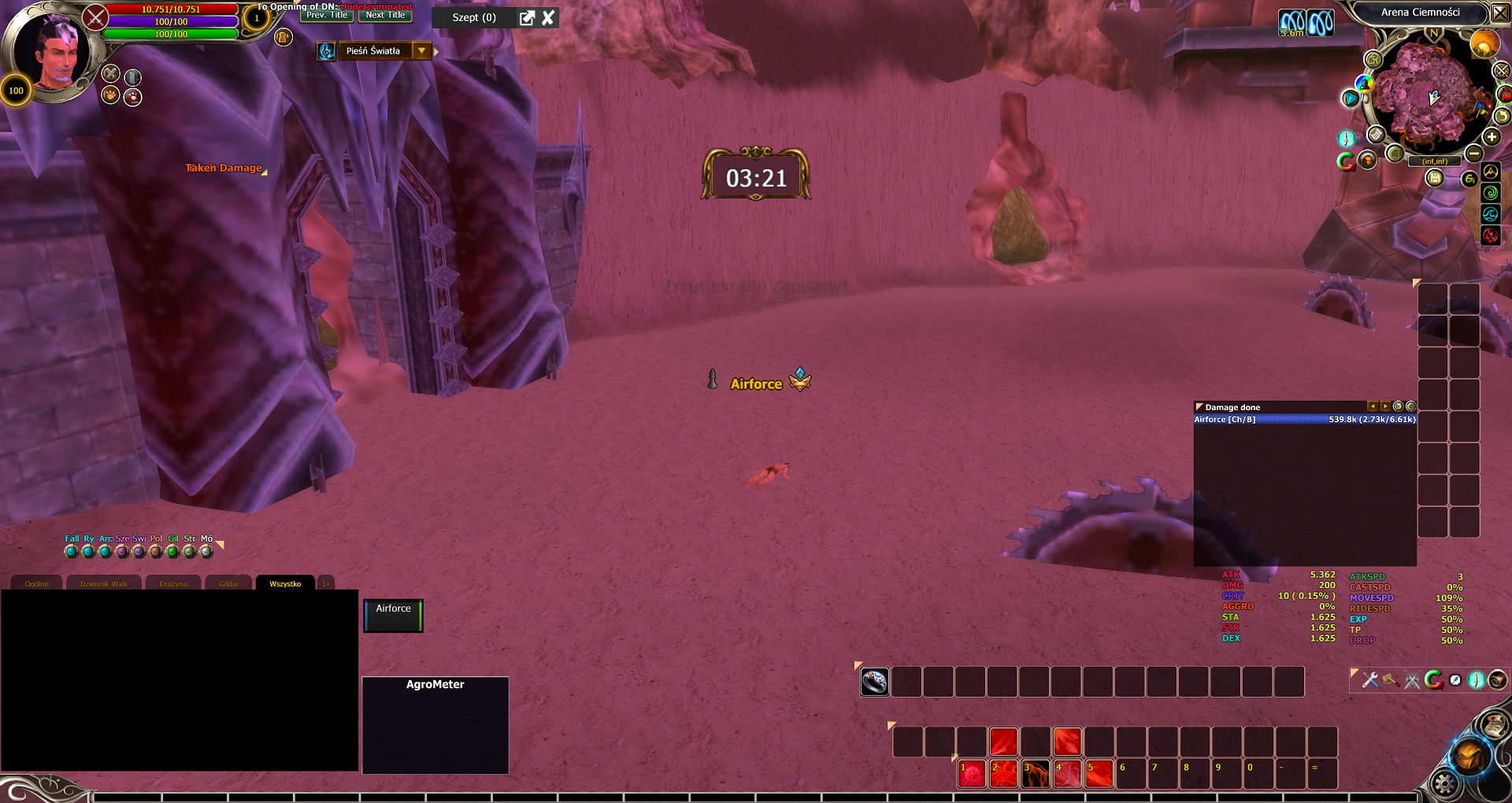Open the Pieśń Światła dropdown arrow
Screen dimensions: 1512x803
[x=422, y=51]
